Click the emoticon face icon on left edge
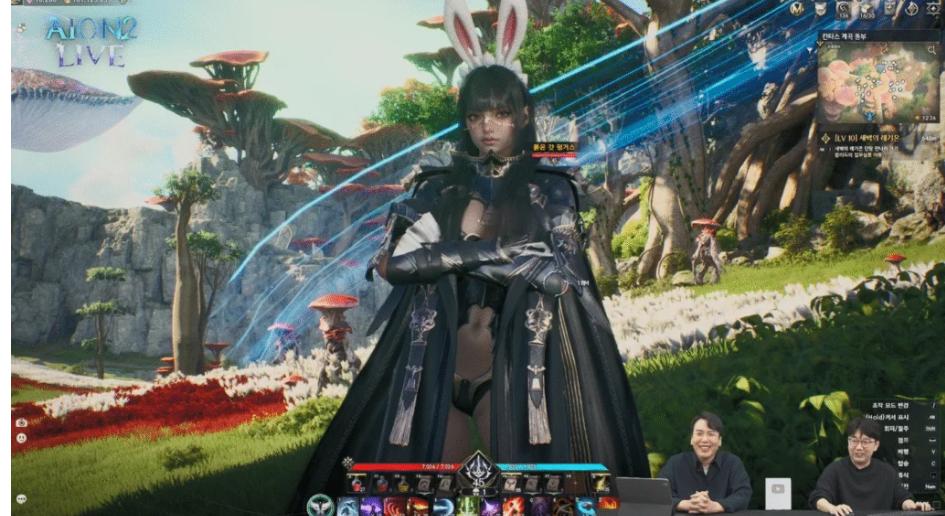 click(x=21, y=438)
